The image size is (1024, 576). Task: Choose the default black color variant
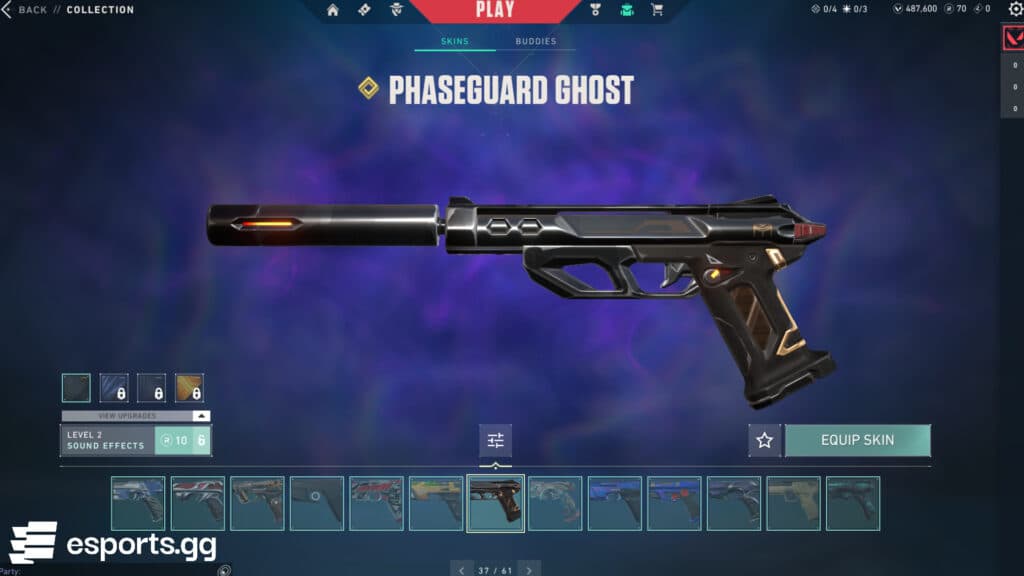pos(76,388)
